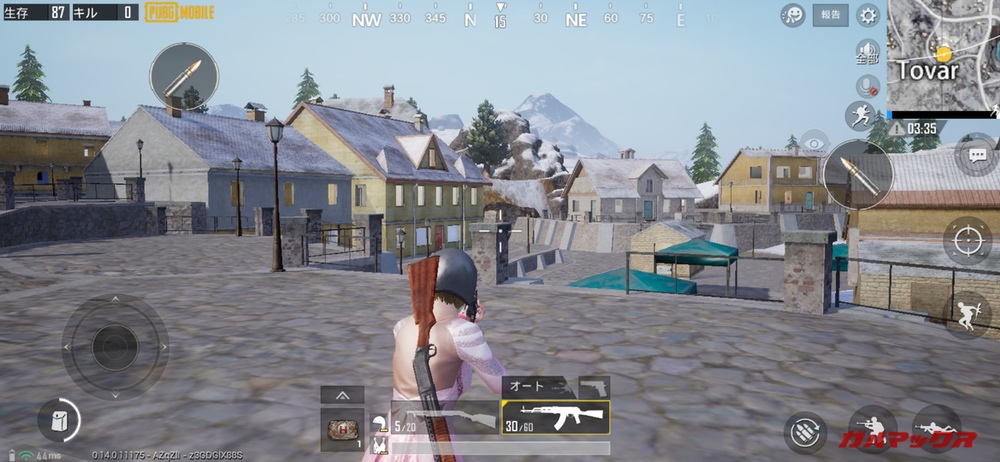Screen dimensions: 1000x462
Task: Open the emote smiley menu
Action: 793,15
